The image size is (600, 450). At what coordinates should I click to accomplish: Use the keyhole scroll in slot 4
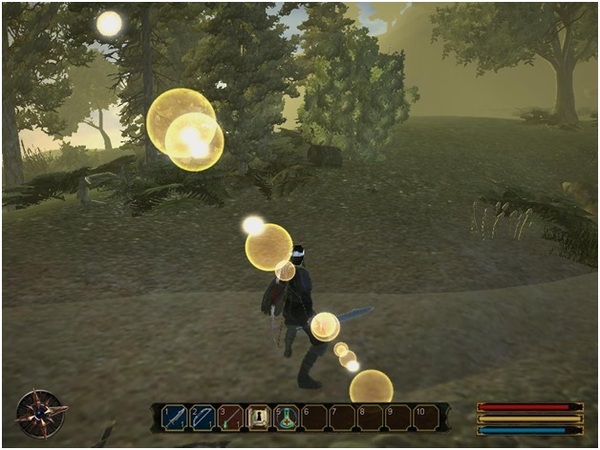pos(259,417)
